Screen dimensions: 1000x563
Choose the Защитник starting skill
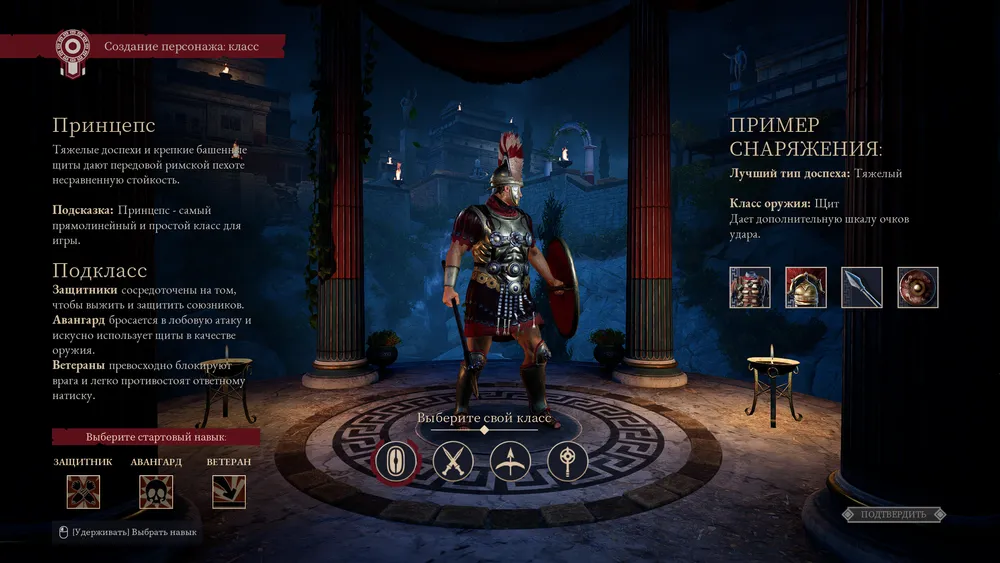(83, 491)
